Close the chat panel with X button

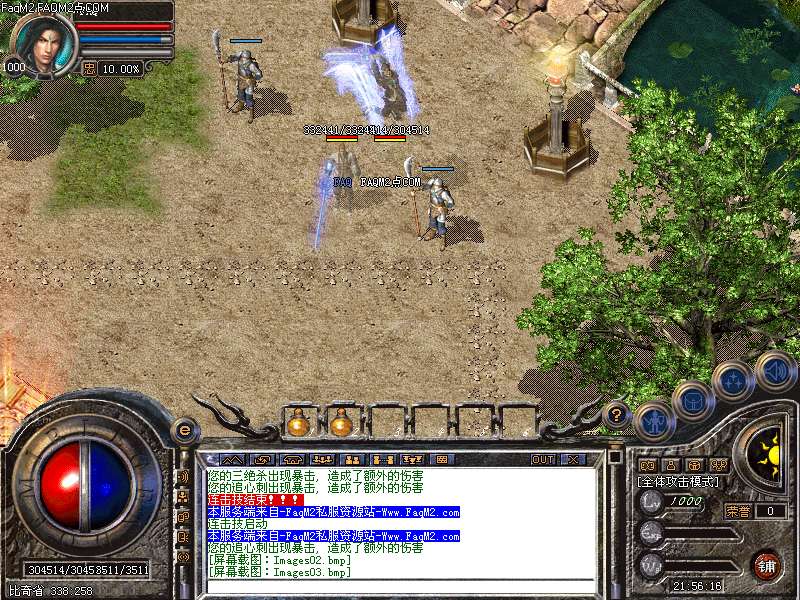point(573,460)
